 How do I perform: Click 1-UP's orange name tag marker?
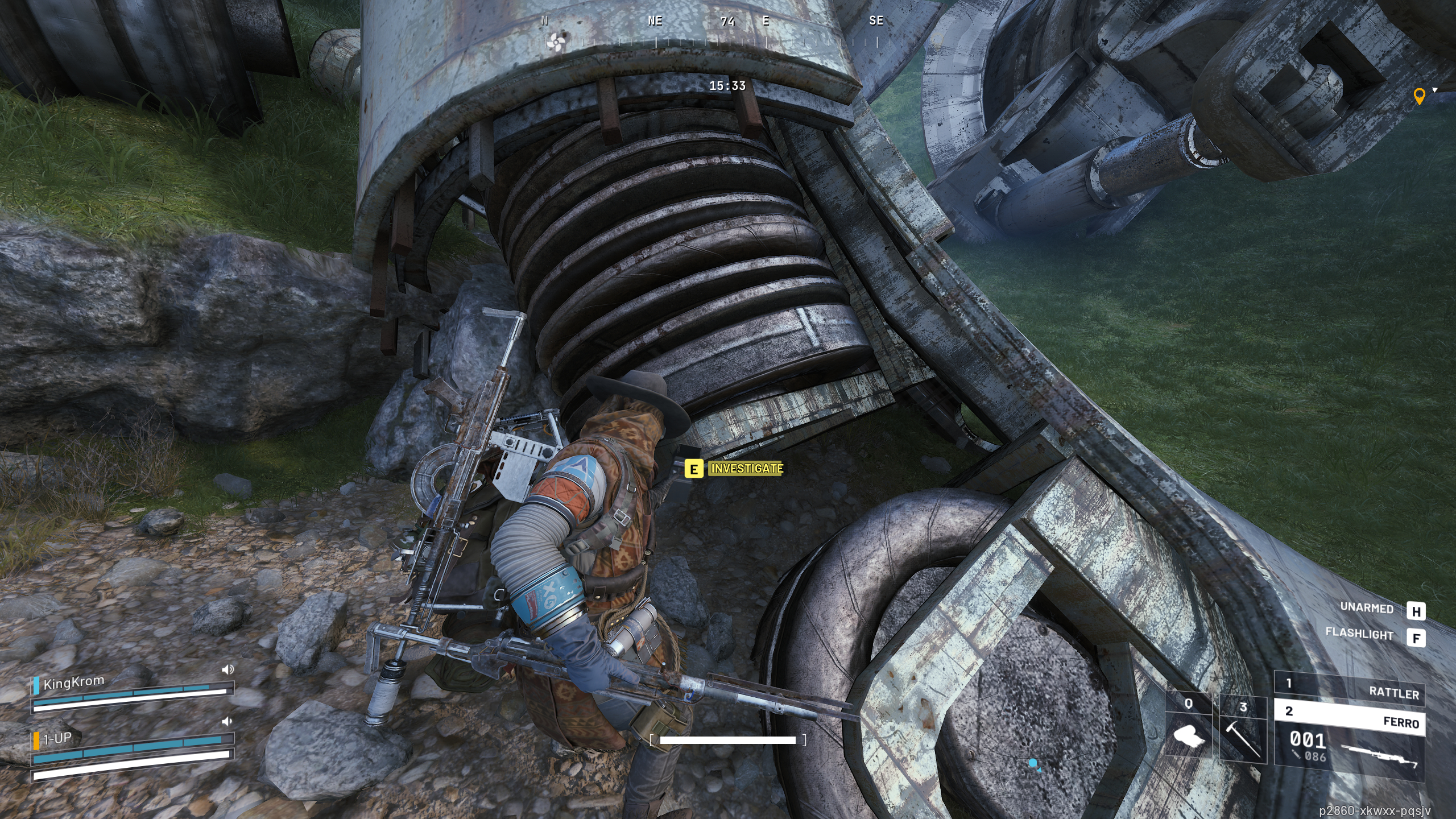point(36,741)
